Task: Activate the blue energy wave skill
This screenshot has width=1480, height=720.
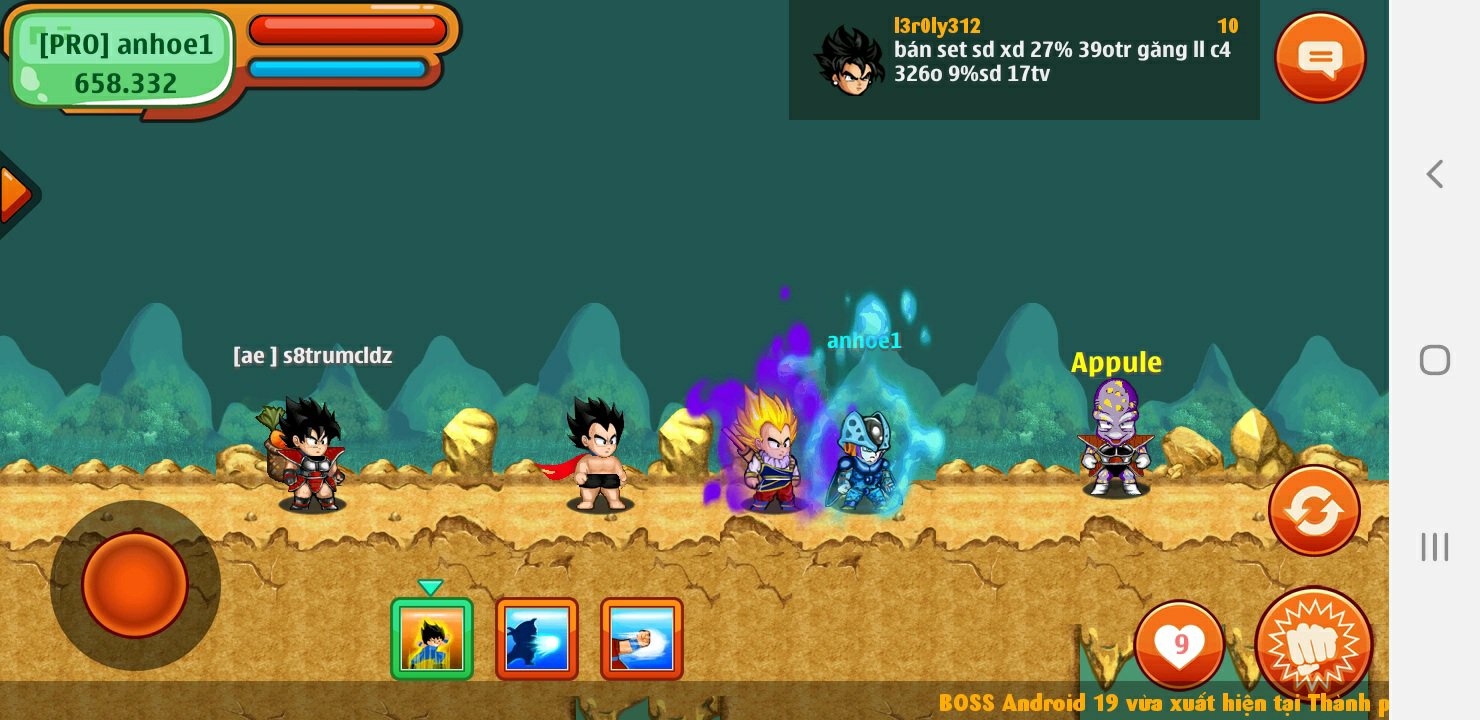Action: pos(537,639)
